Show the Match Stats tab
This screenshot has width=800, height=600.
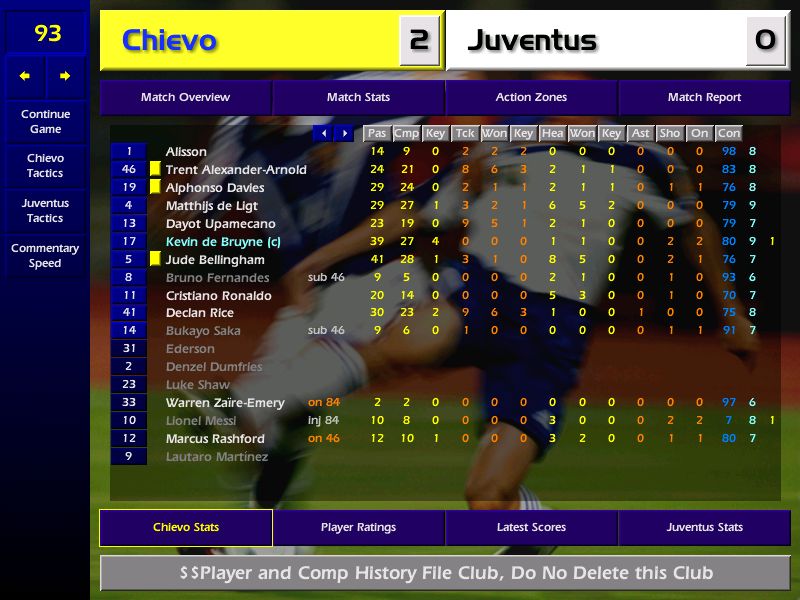click(x=358, y=98)
